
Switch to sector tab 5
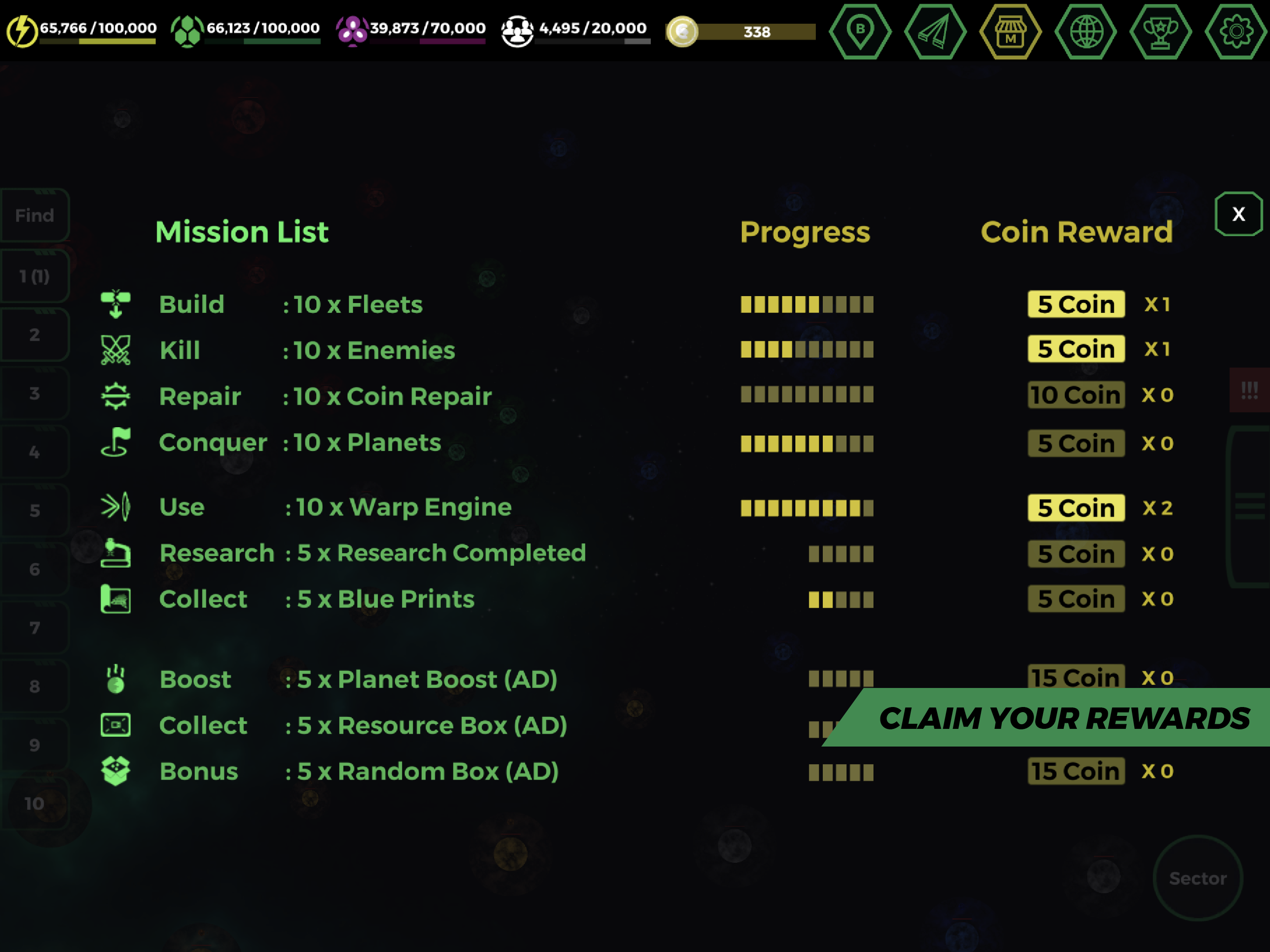tap(34, 509)
